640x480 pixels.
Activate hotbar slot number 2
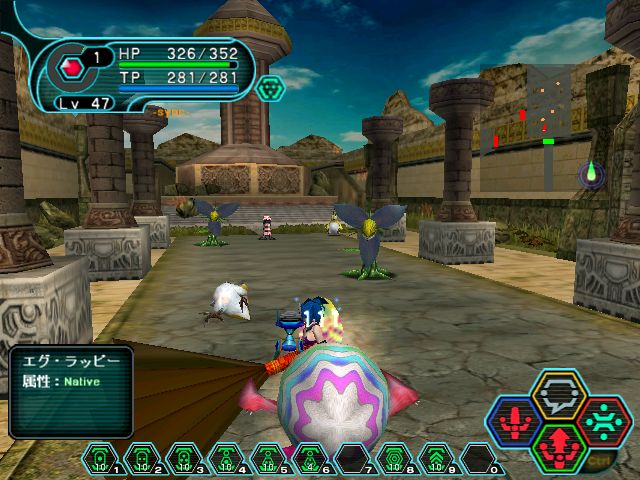(x=143, y=459)
